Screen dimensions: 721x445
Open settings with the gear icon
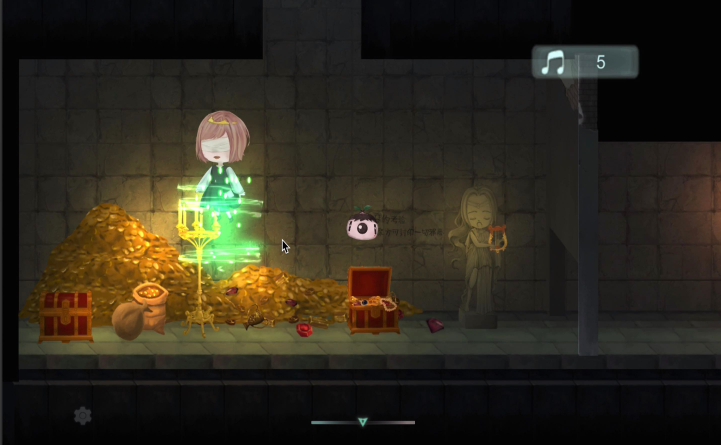(x=83, y=415)
